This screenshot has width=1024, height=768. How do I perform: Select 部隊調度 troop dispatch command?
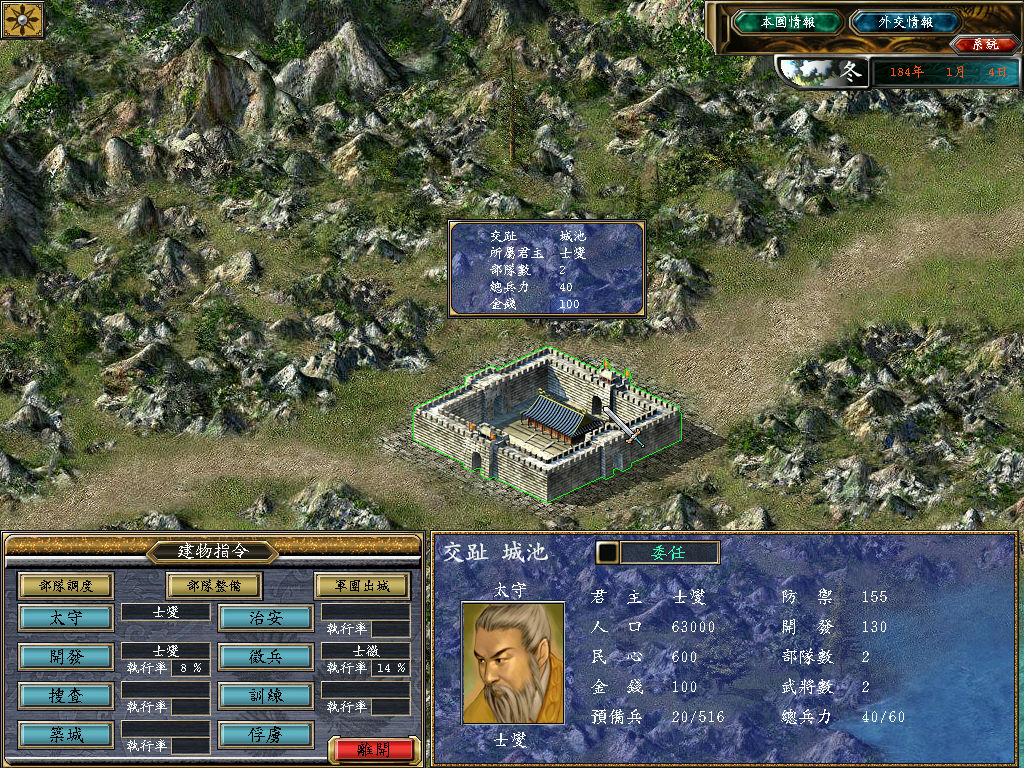pyautogui.click(x=66, y=585)
